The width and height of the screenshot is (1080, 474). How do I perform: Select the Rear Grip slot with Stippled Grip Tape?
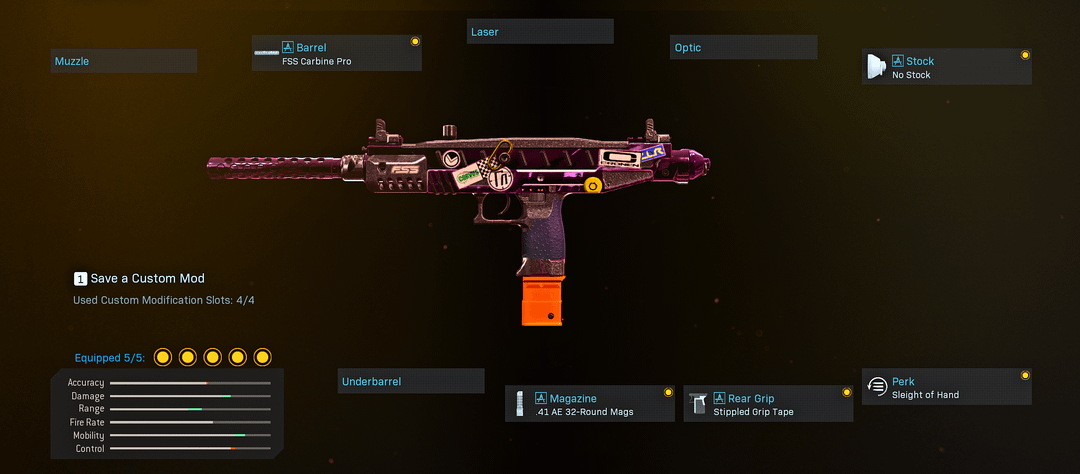click(768, 404)
